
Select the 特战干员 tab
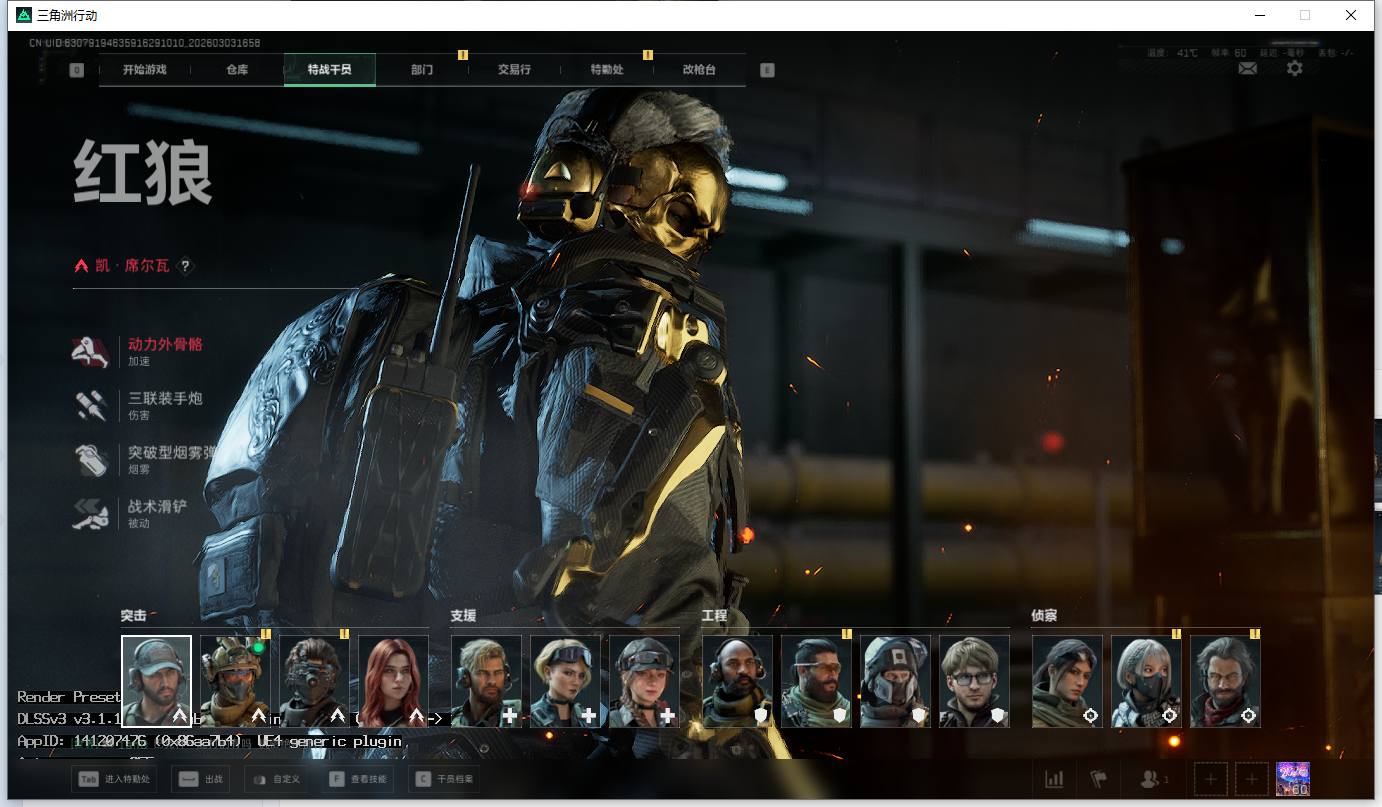coord(329,70)
